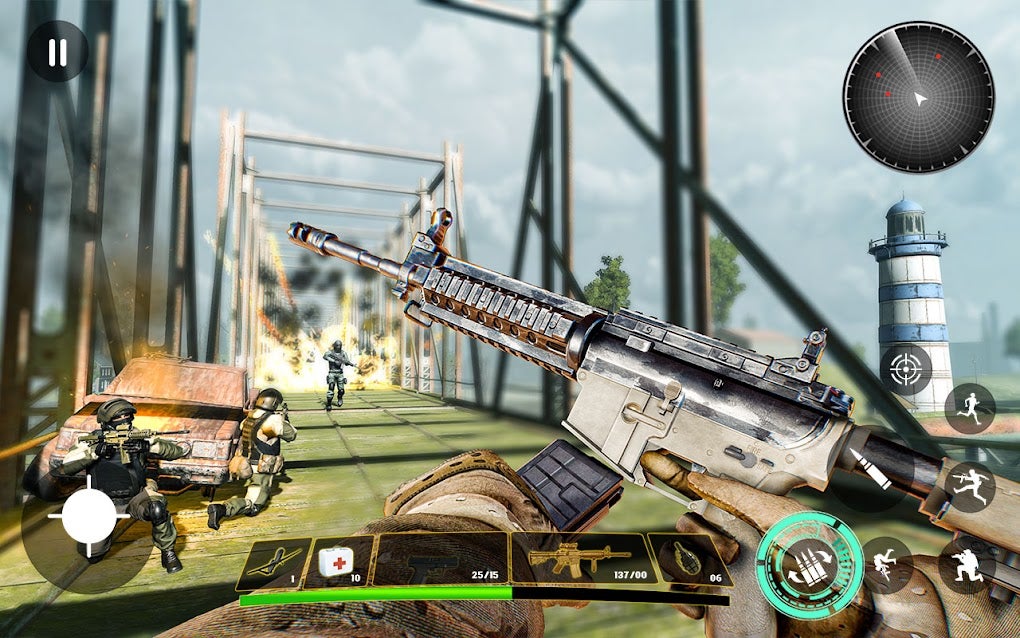Pause the game with the pause button
1020x638 pixels.
57,52
